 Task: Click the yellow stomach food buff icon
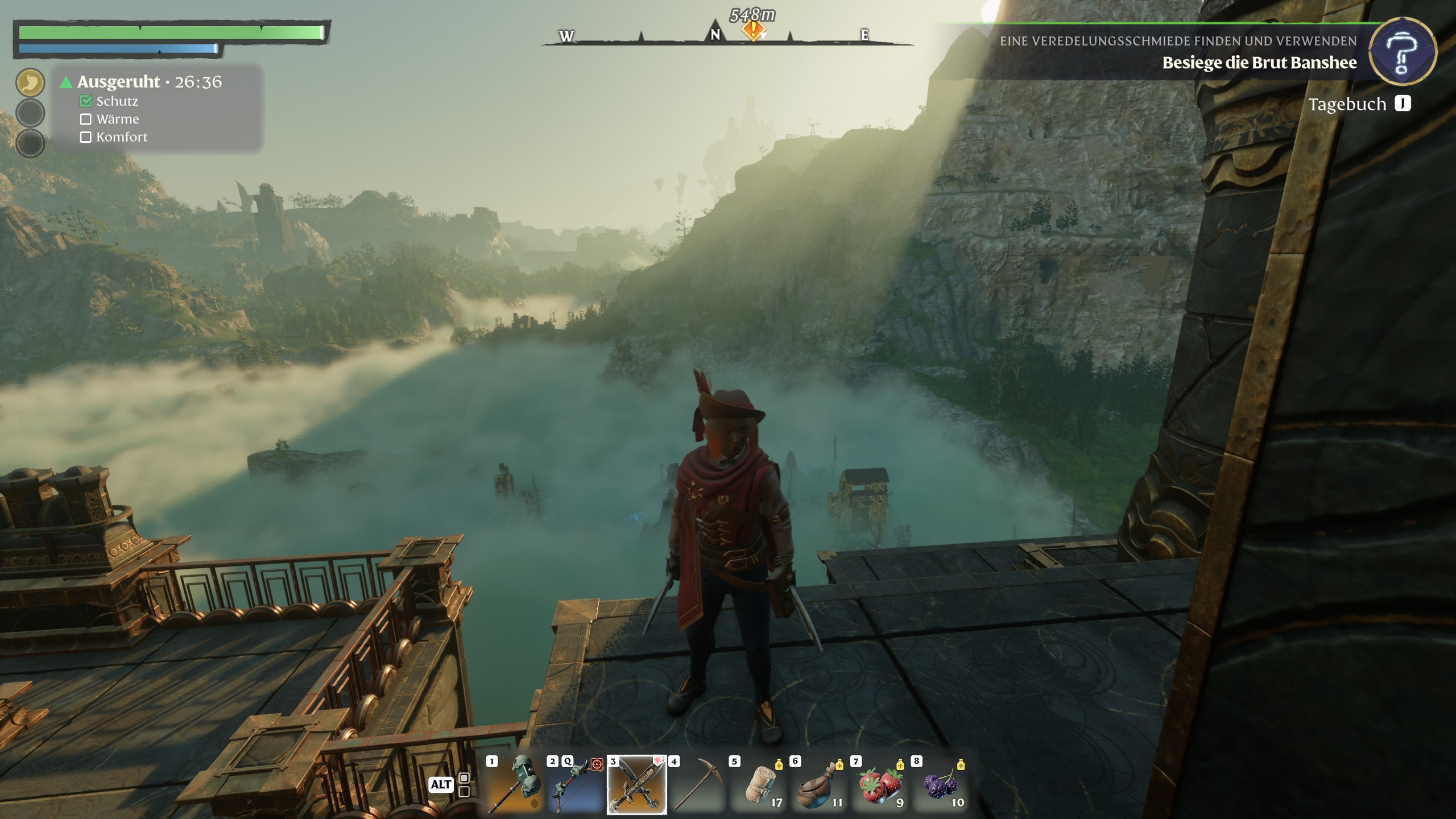(x=30, y=82)
